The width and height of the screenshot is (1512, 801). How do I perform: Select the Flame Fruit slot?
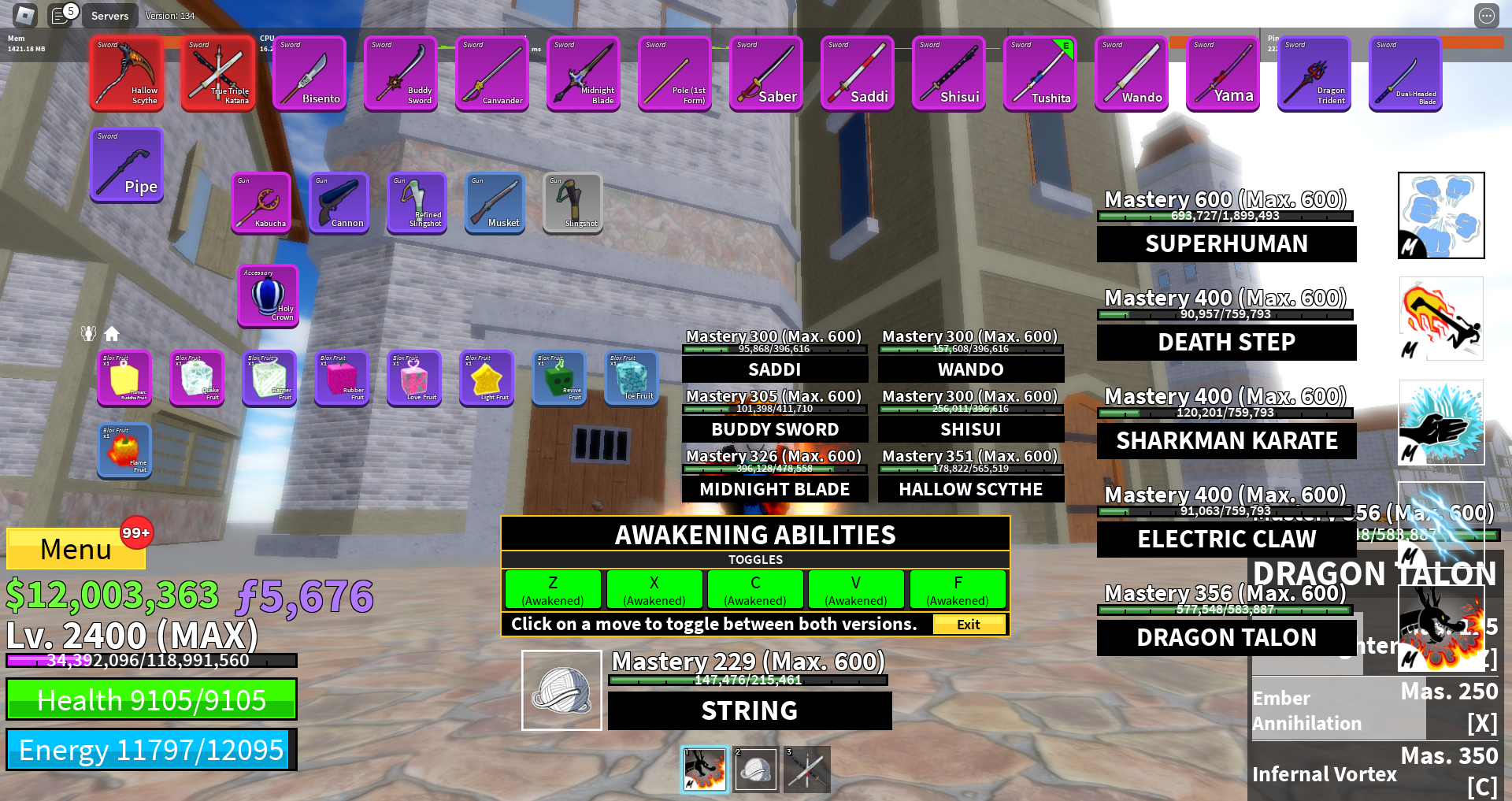pos(124,451)
